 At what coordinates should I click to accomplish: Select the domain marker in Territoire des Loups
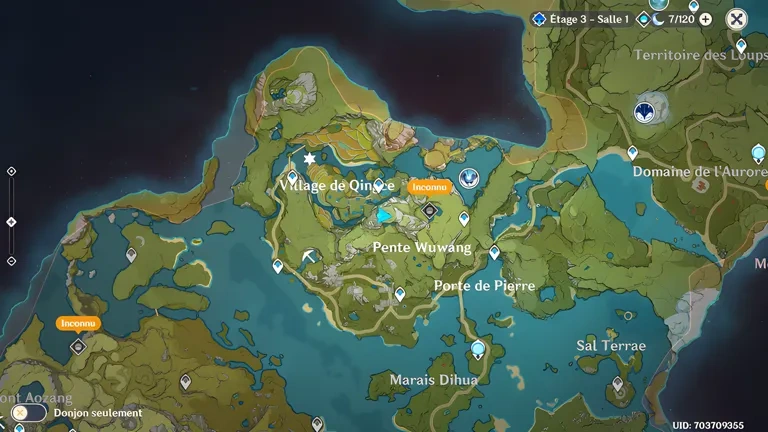pos(646,109)
